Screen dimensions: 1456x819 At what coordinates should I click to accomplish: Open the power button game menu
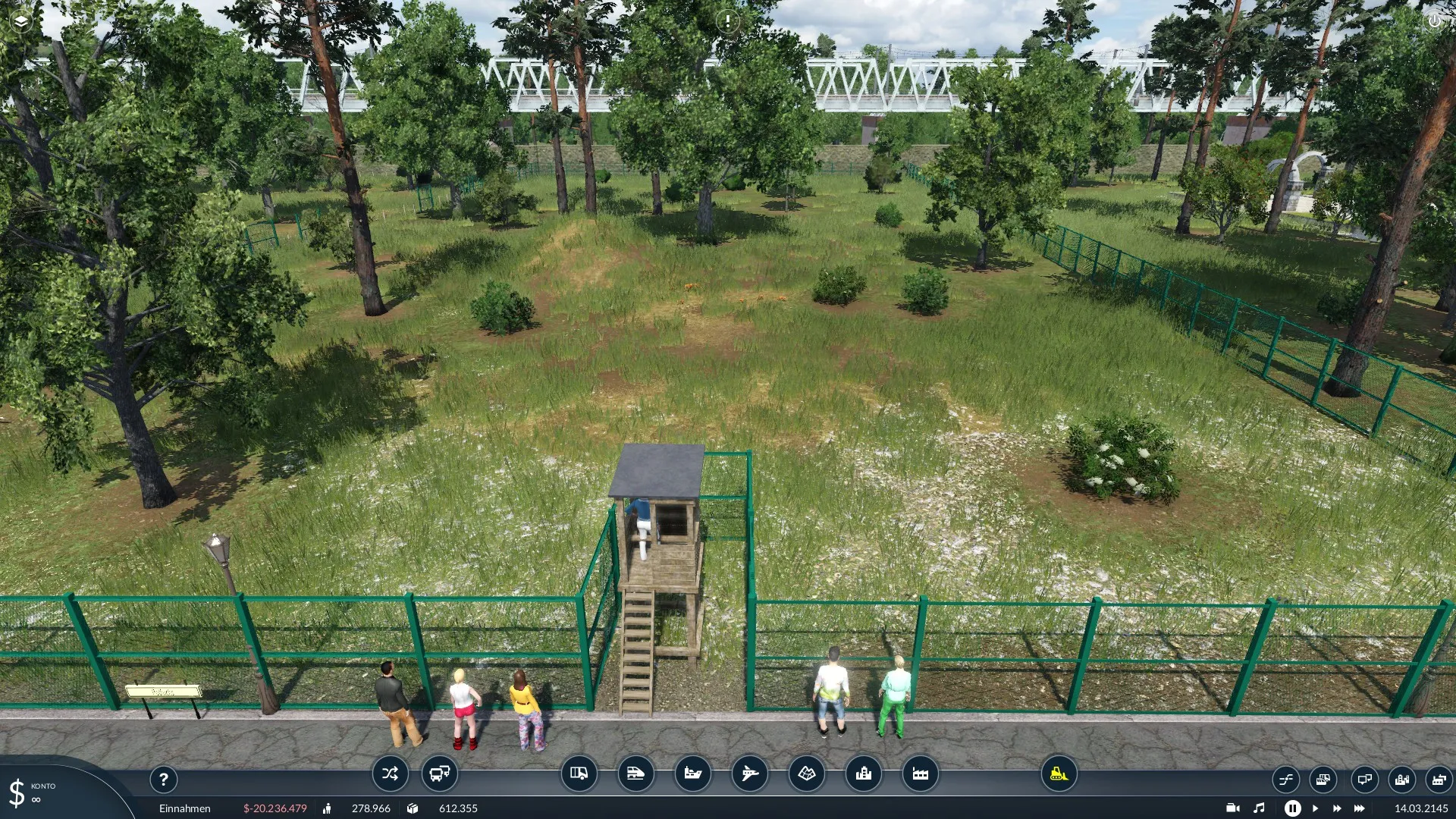[1434, 21]
